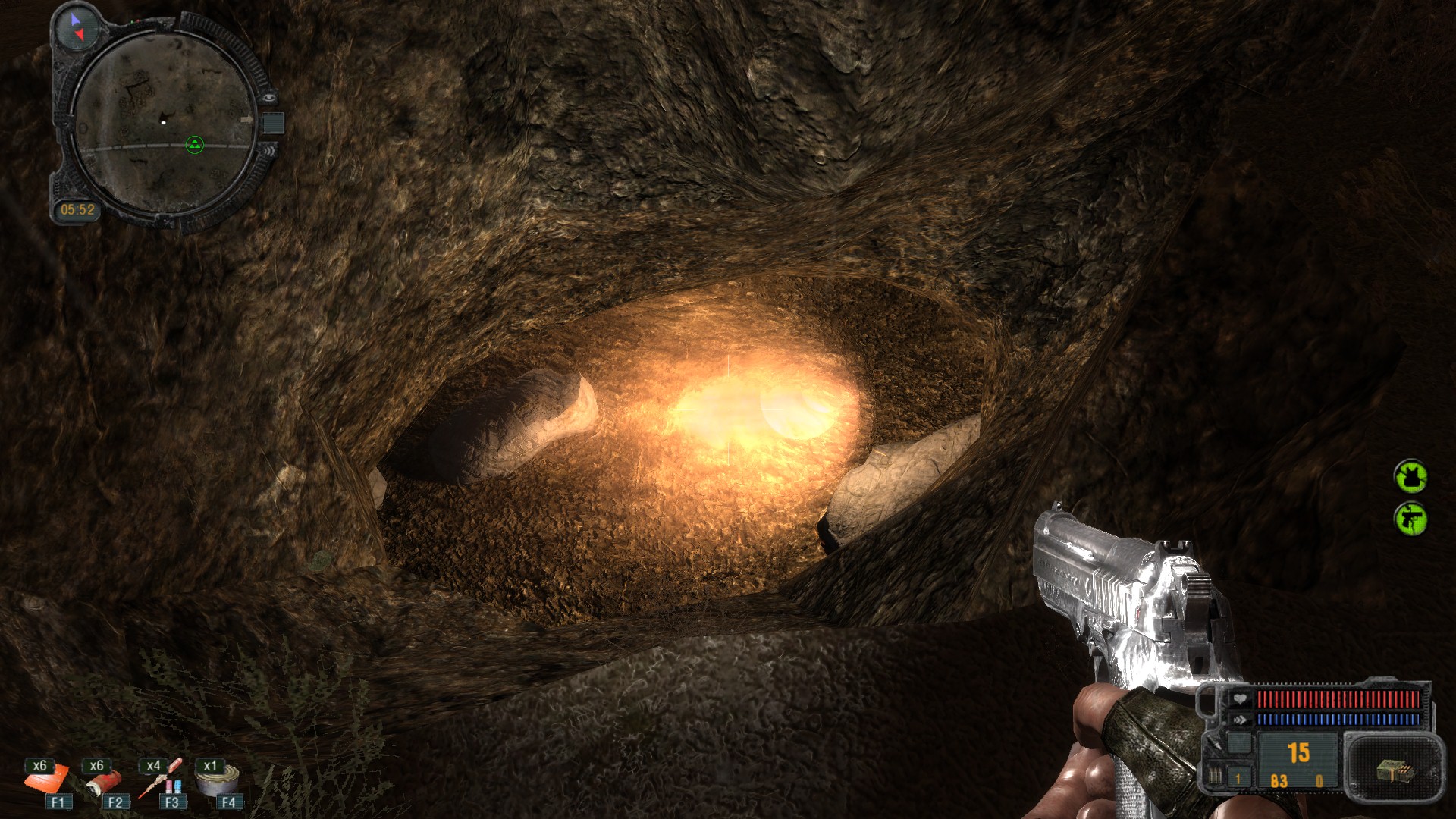
Task: Use the orange F1 quick slot item
Action: pyautogui.click(x=47, y=779)
